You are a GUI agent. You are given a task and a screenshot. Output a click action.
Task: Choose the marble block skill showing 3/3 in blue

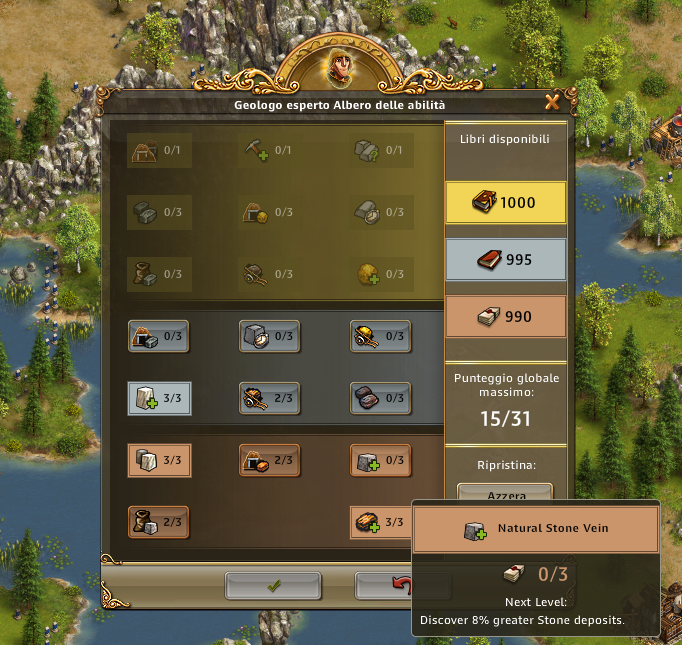coord(160,398)
